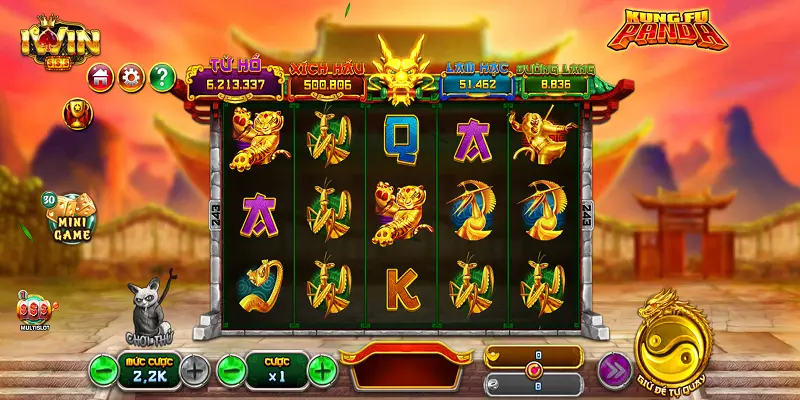Lower the Cược multiplier with minus
The width and height of the screenshot is (800, 400).
[x=231, y=370]
